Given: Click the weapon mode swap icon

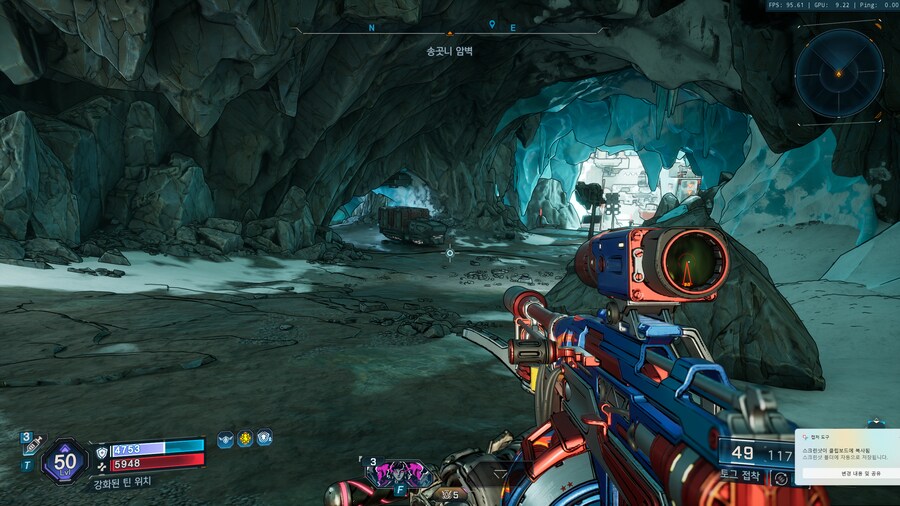Looking at the screenshot, I should coord(781,479).
